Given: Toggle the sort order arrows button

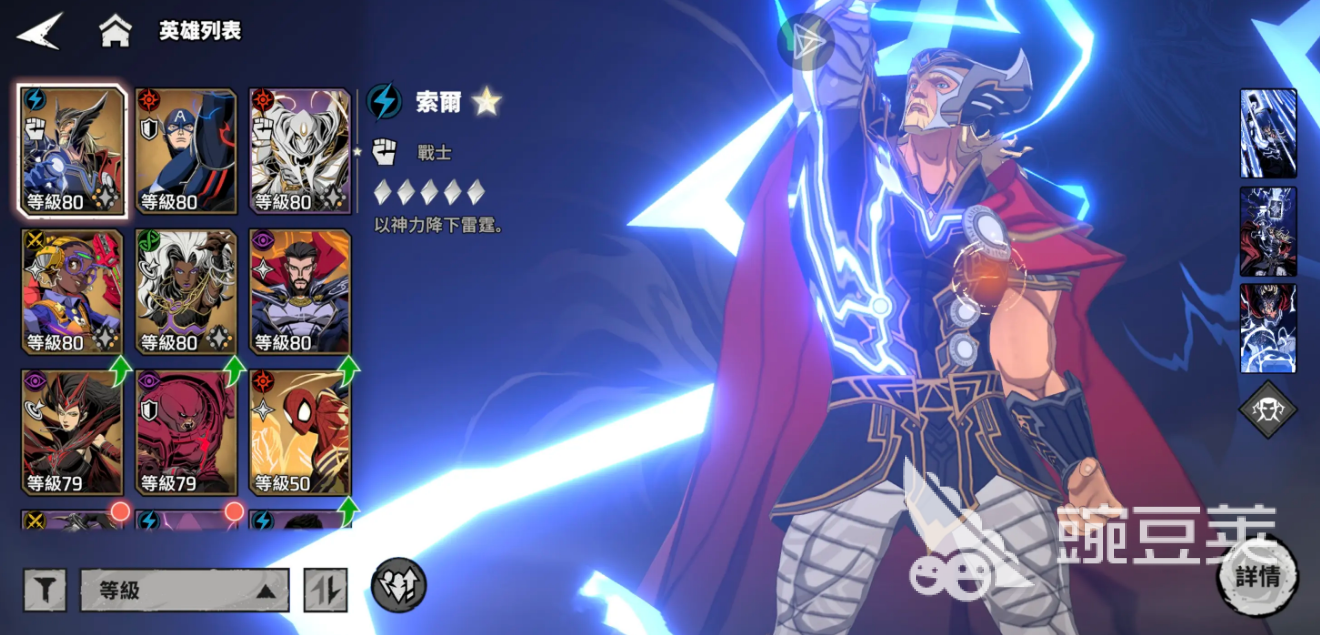Looking at the screenshot, I should [326, 590].
